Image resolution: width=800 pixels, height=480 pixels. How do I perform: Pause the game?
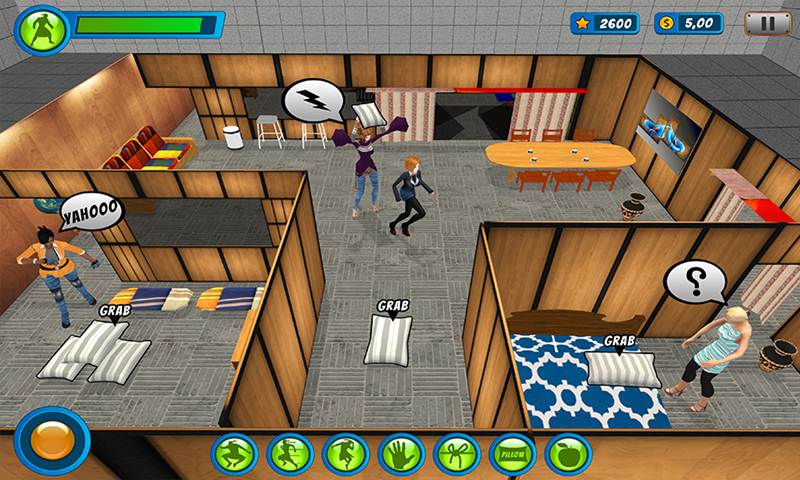768,23
